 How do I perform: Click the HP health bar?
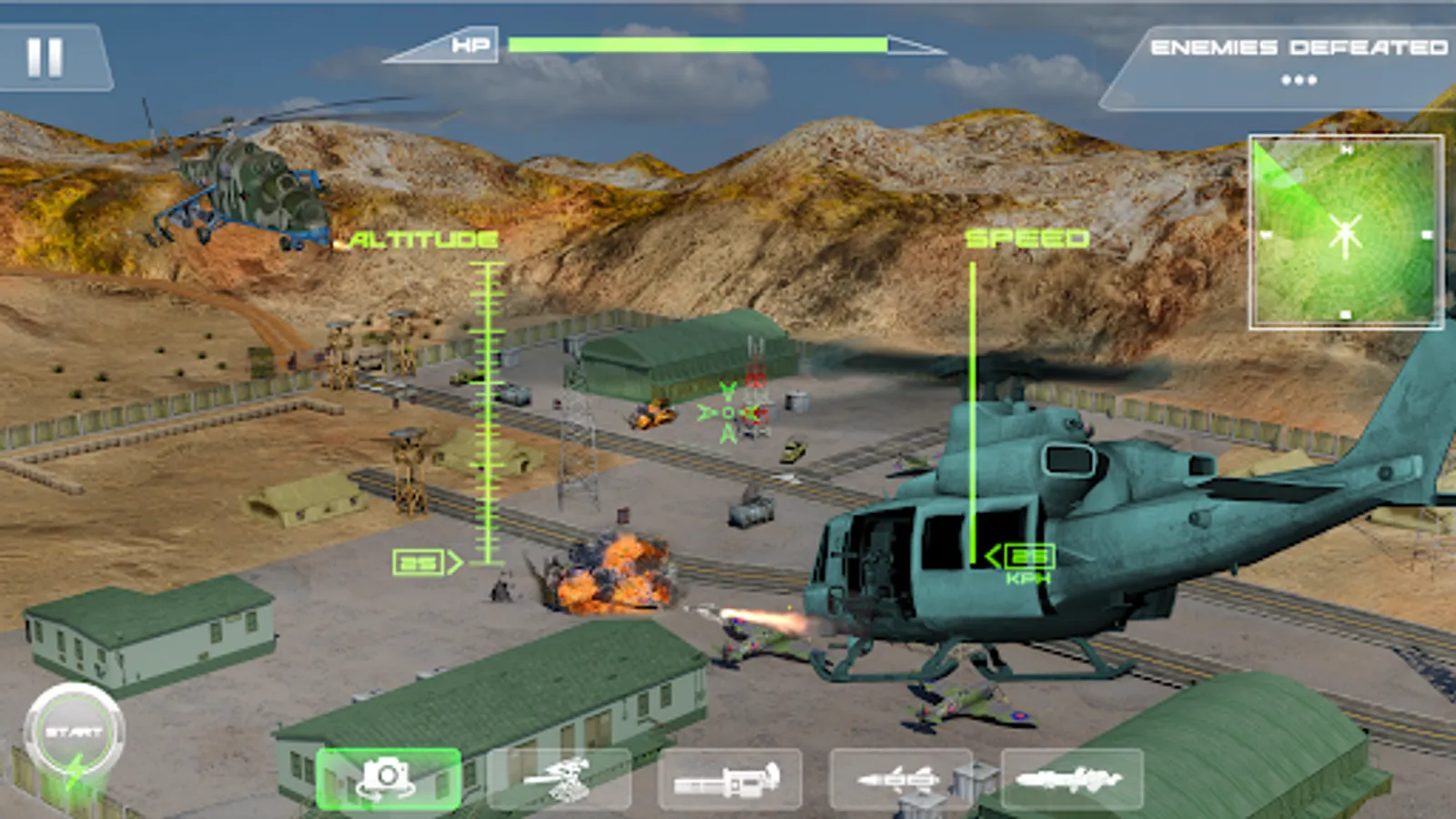click(x=696, y=41)
